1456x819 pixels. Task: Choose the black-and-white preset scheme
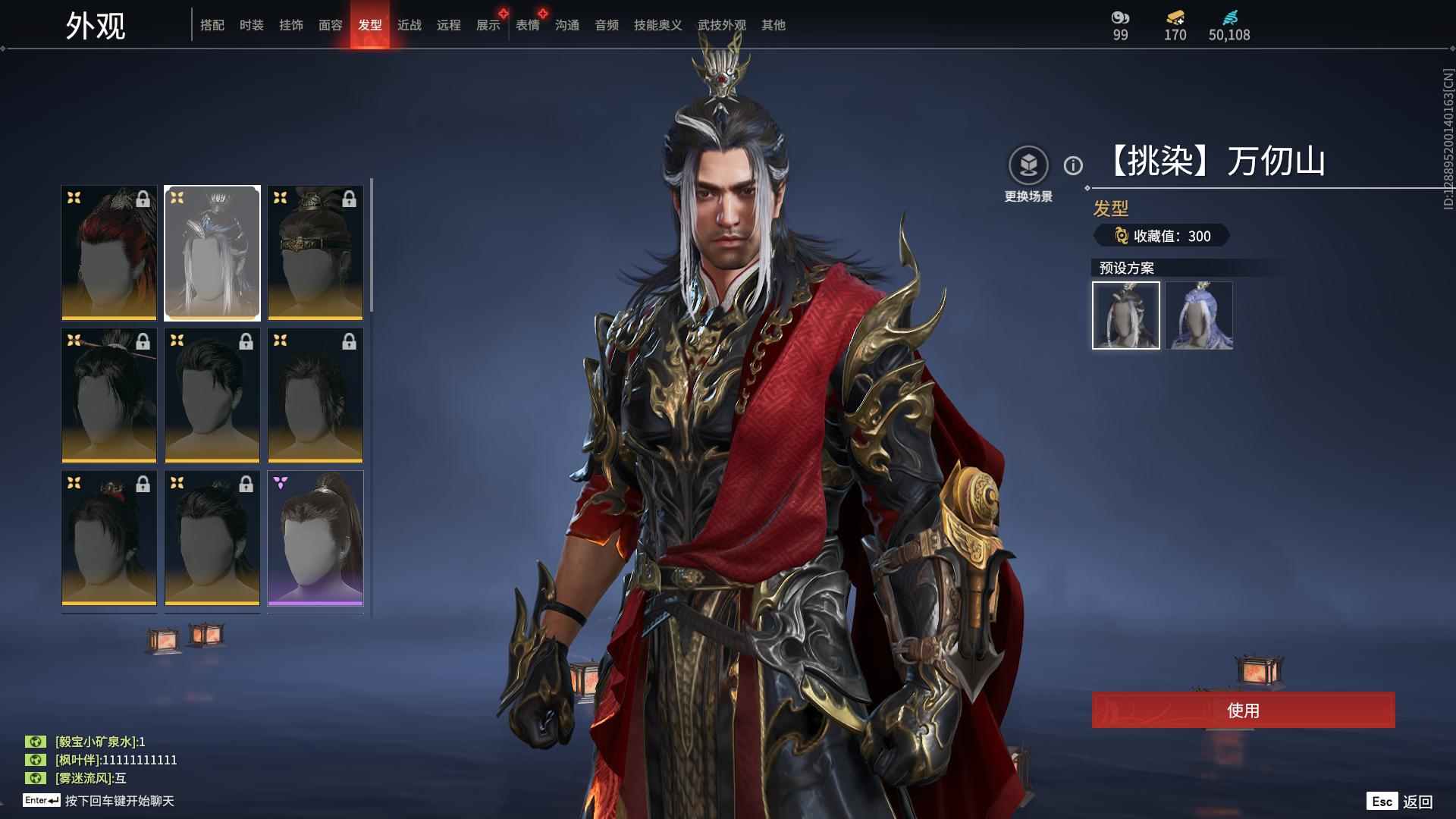1126,315
